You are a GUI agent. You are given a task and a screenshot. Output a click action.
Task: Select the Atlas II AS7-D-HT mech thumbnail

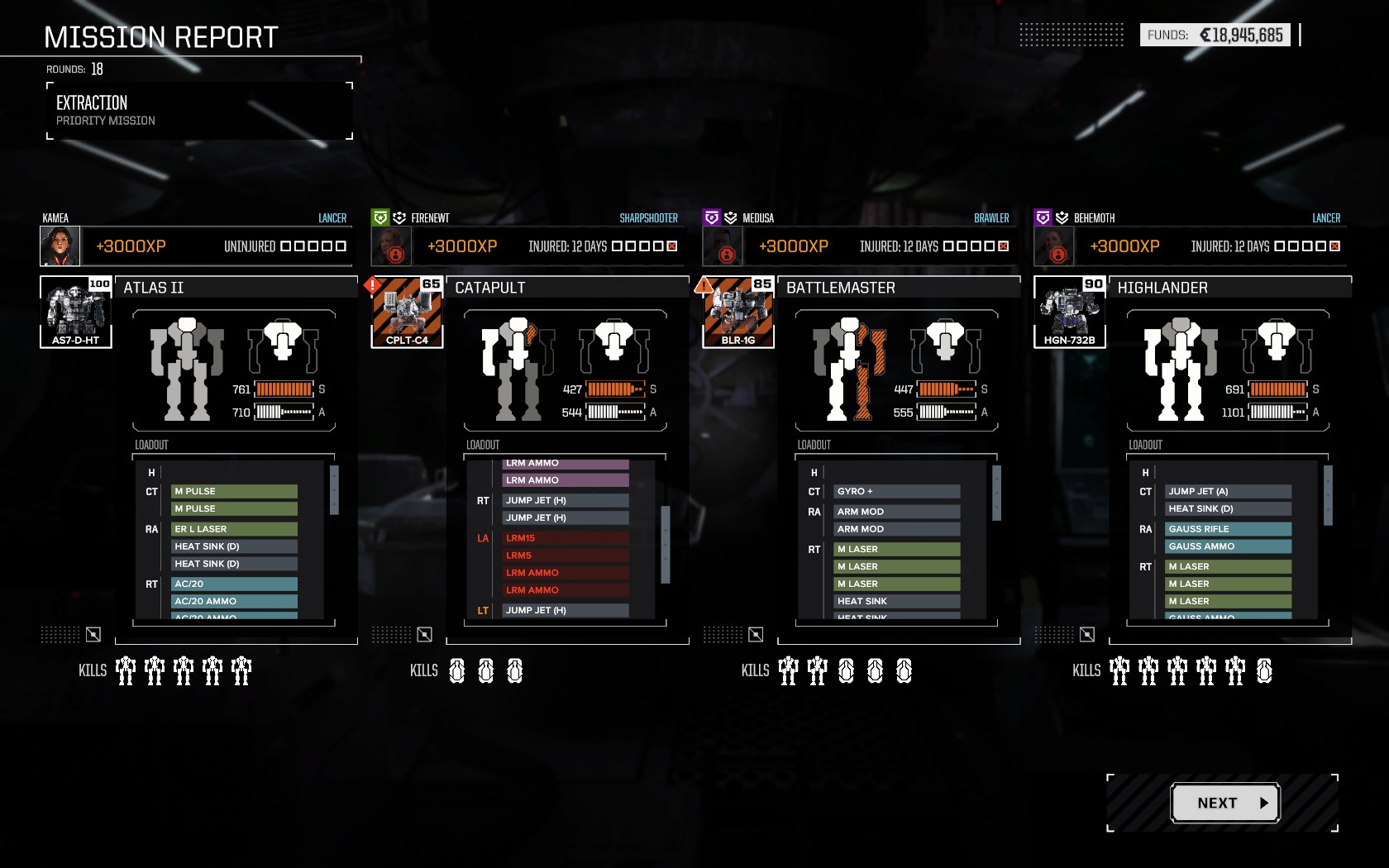(x=76, y=312)
